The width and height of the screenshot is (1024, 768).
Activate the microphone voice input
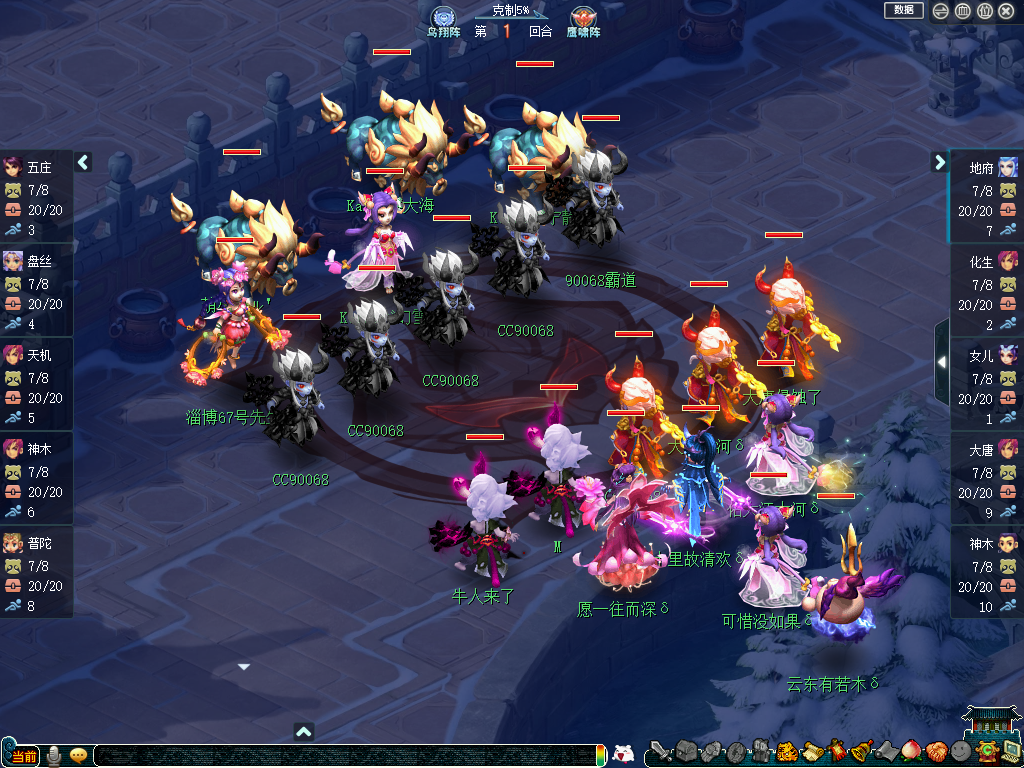(53, 755)
